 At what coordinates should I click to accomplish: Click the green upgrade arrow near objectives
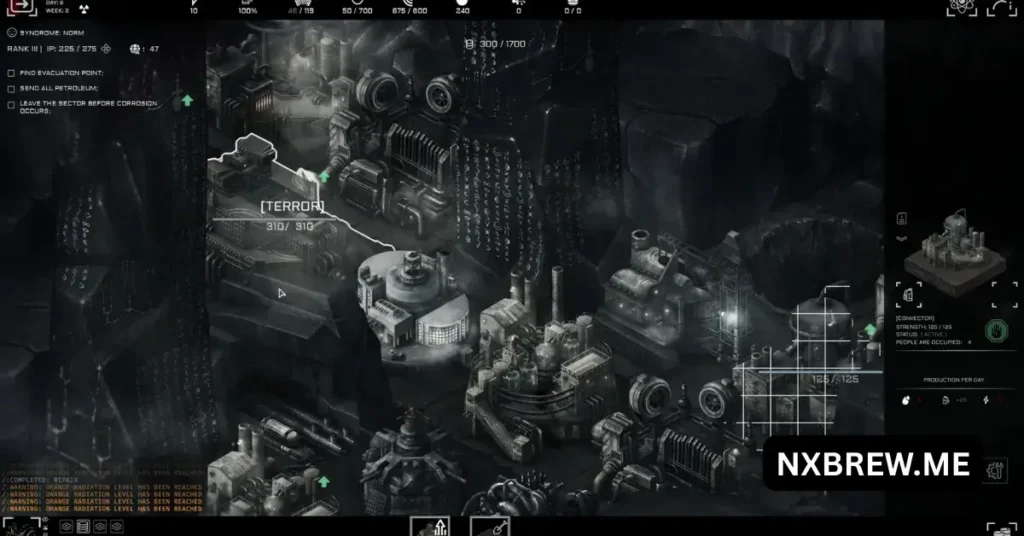point(187,100)
